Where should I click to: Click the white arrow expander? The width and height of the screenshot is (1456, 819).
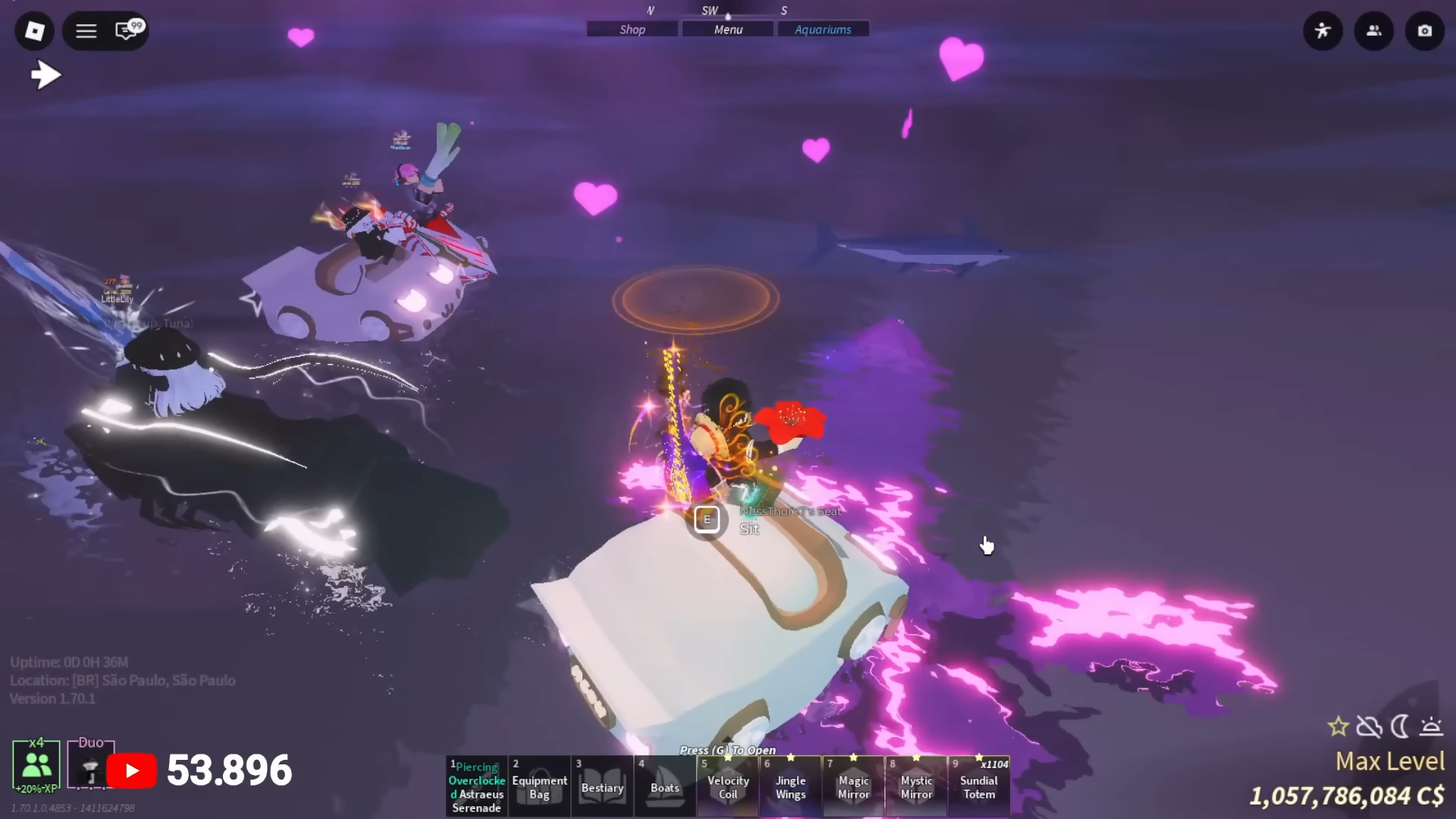tap(45, 74)
